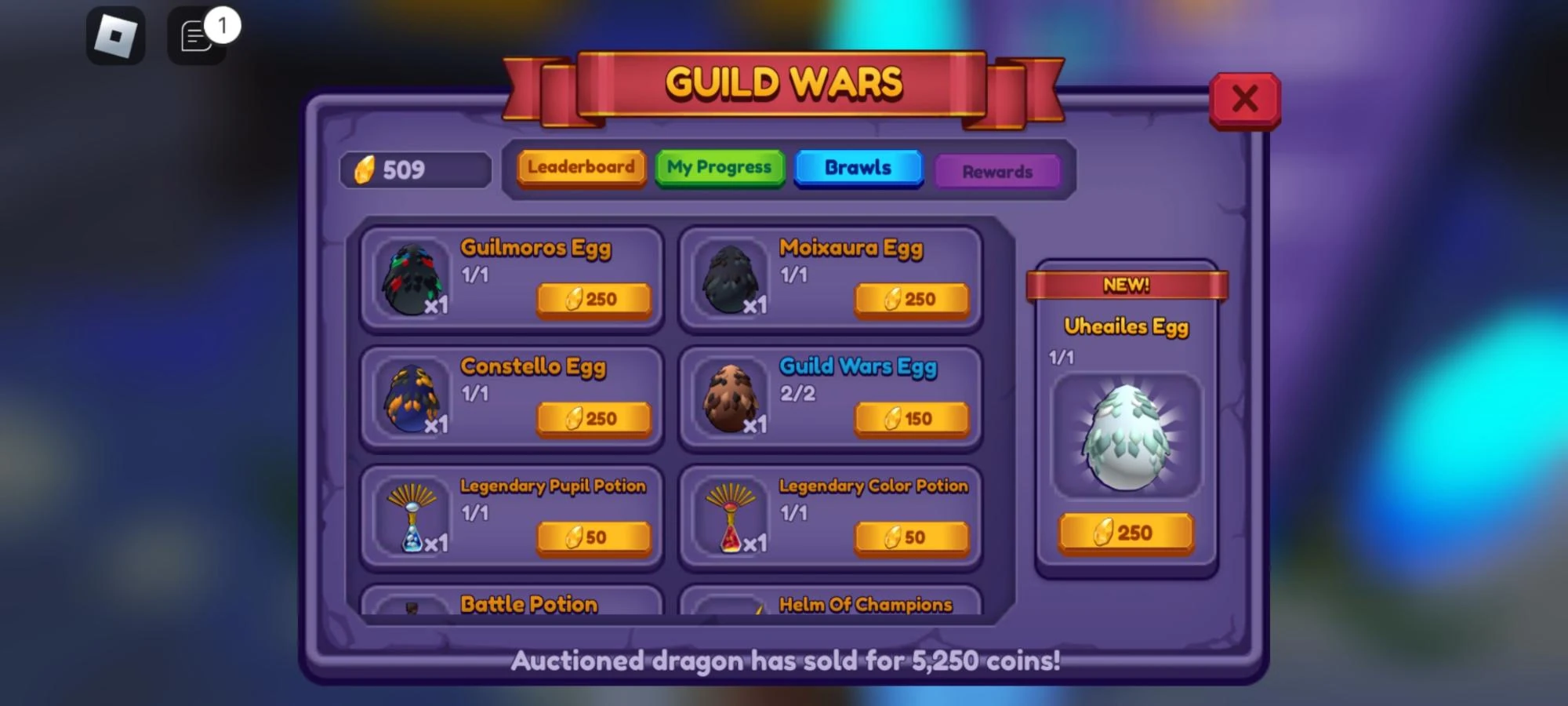Screen dimensions: 1568x706
Task: Click the Uheailes Egg picture
Action: click(x=1127, y=435)
